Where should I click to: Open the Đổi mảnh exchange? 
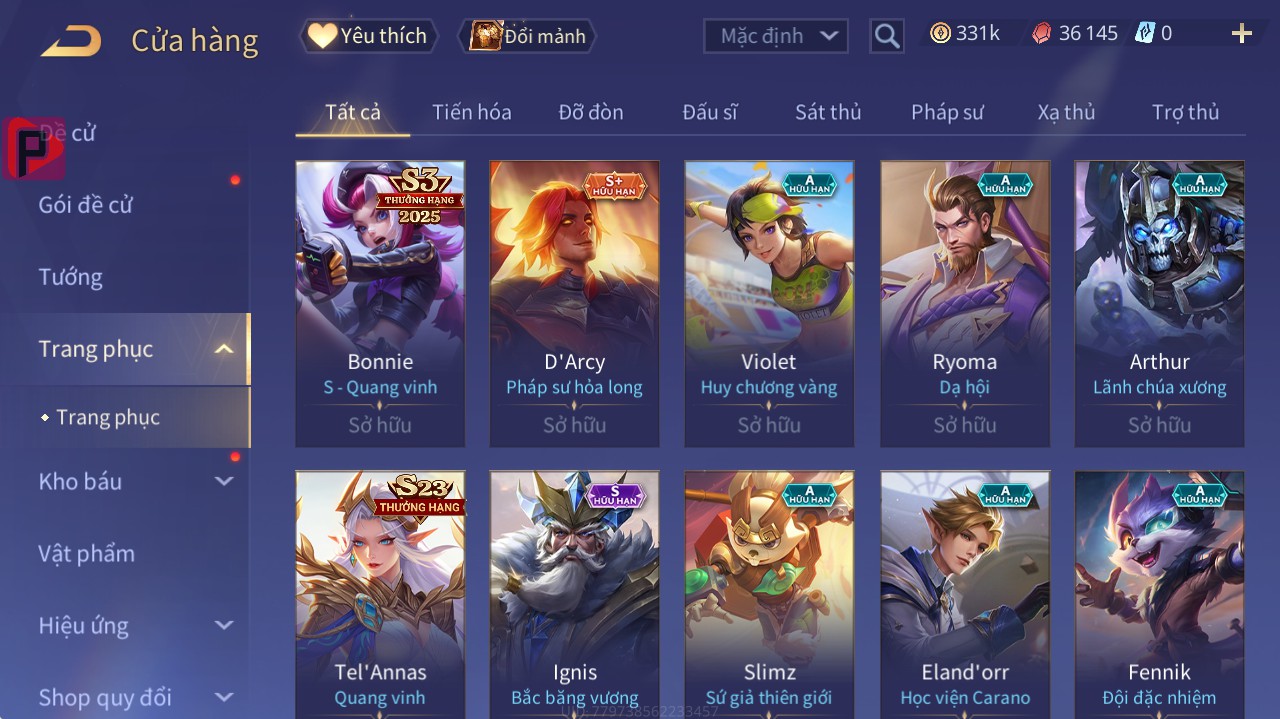coord(527,37)
